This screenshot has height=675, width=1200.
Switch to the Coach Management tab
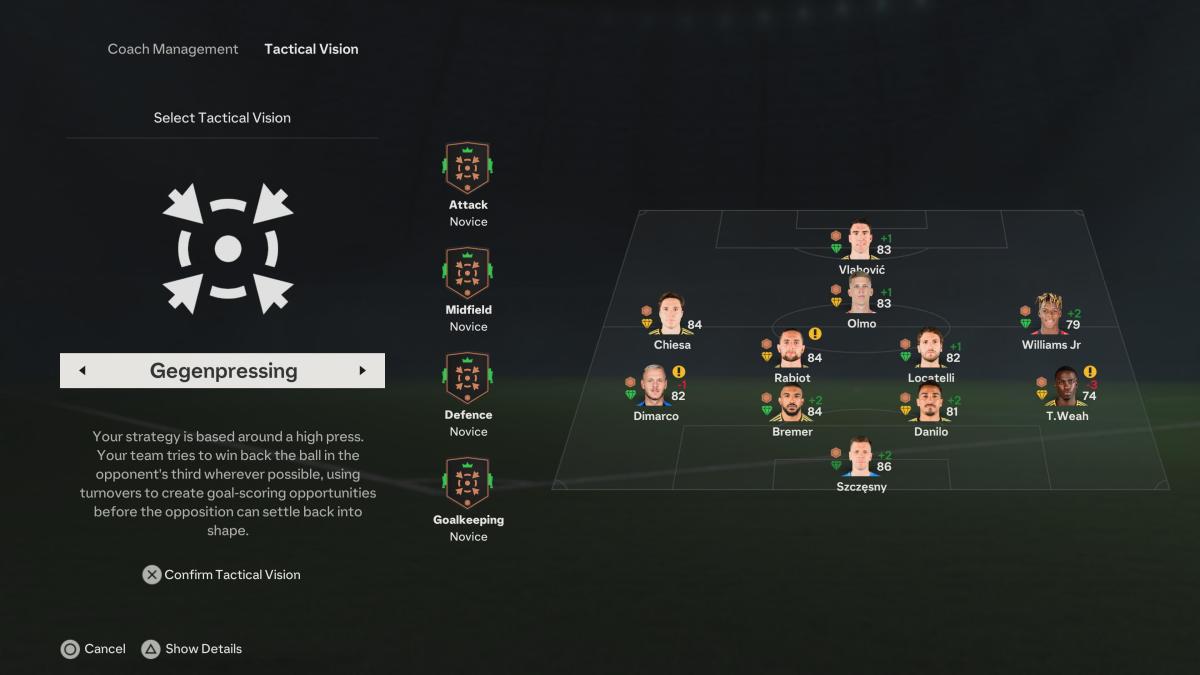point(173,49)
